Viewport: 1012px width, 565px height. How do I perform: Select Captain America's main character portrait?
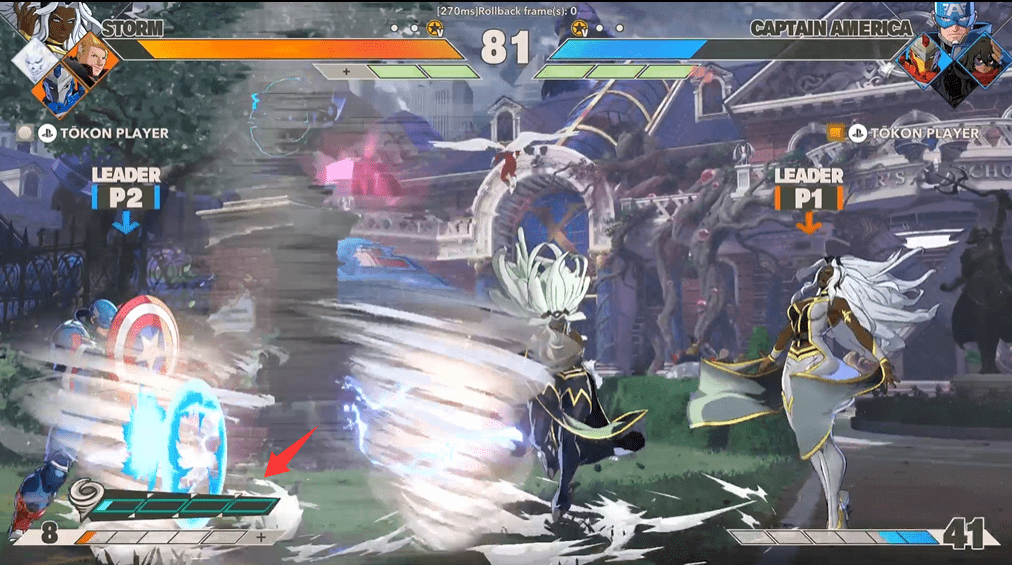[954, 25]
